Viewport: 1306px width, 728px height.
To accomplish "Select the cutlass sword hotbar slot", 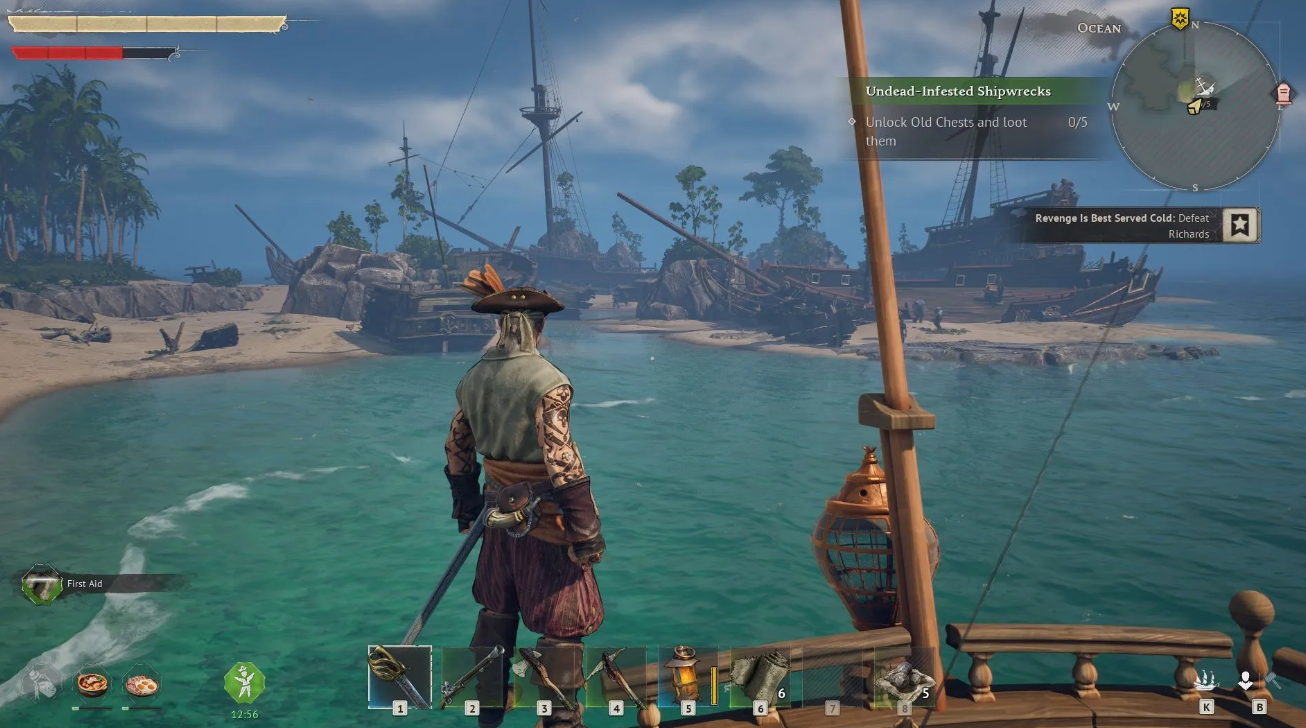I will click(x=400, y=675).
